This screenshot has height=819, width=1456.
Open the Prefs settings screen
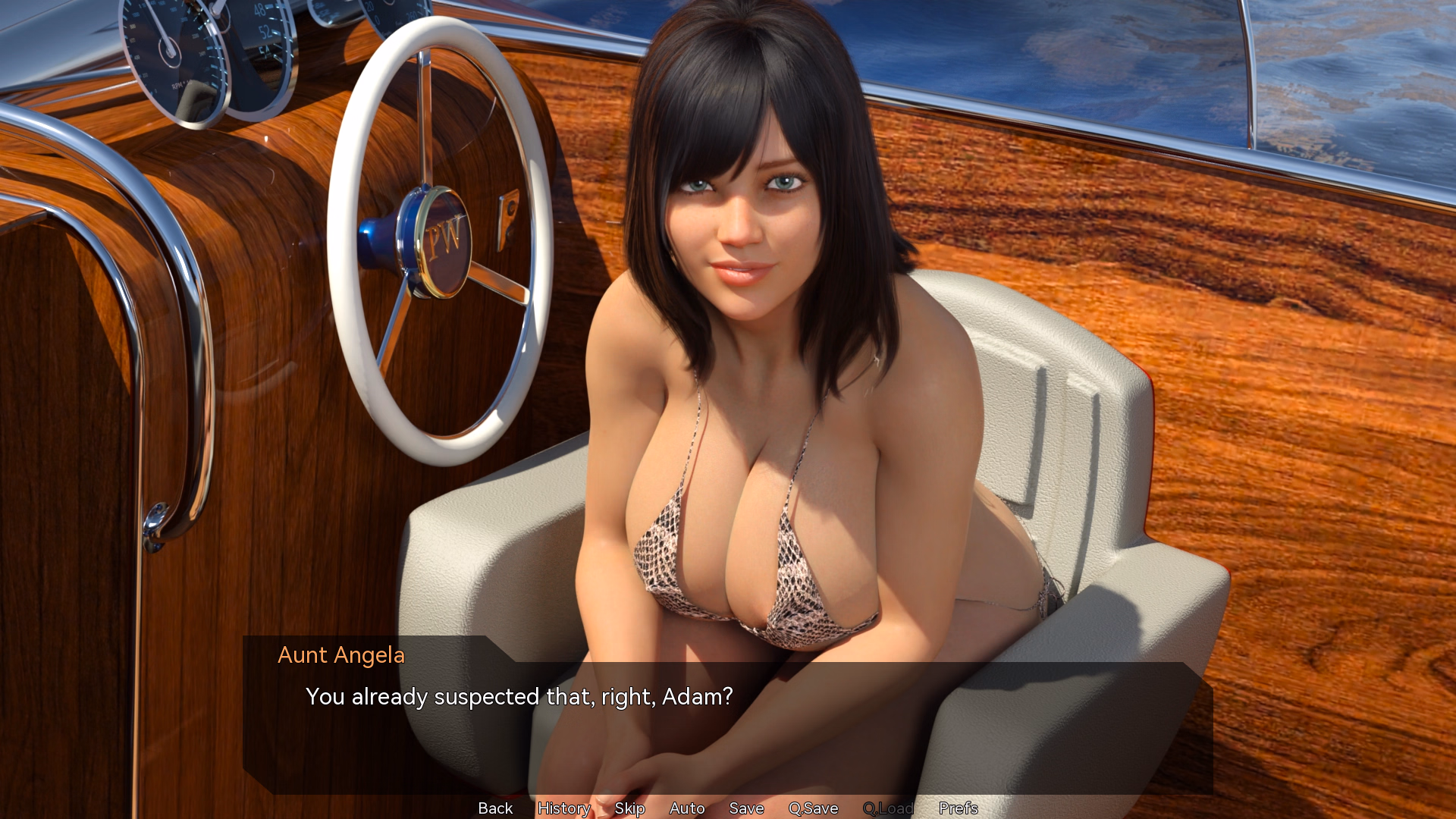[x=958, y=808]
